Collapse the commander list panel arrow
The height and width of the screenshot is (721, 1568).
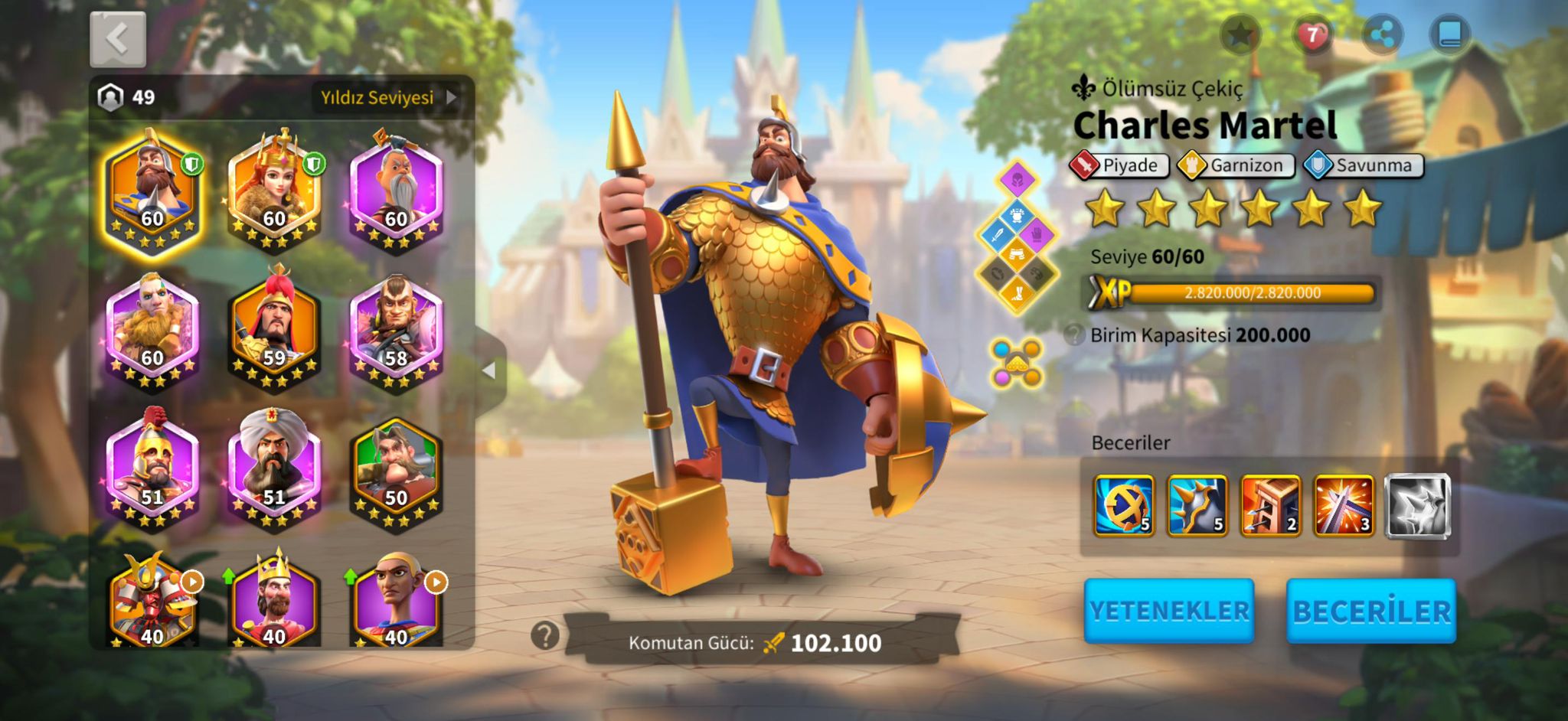click(x=490, y=371)
